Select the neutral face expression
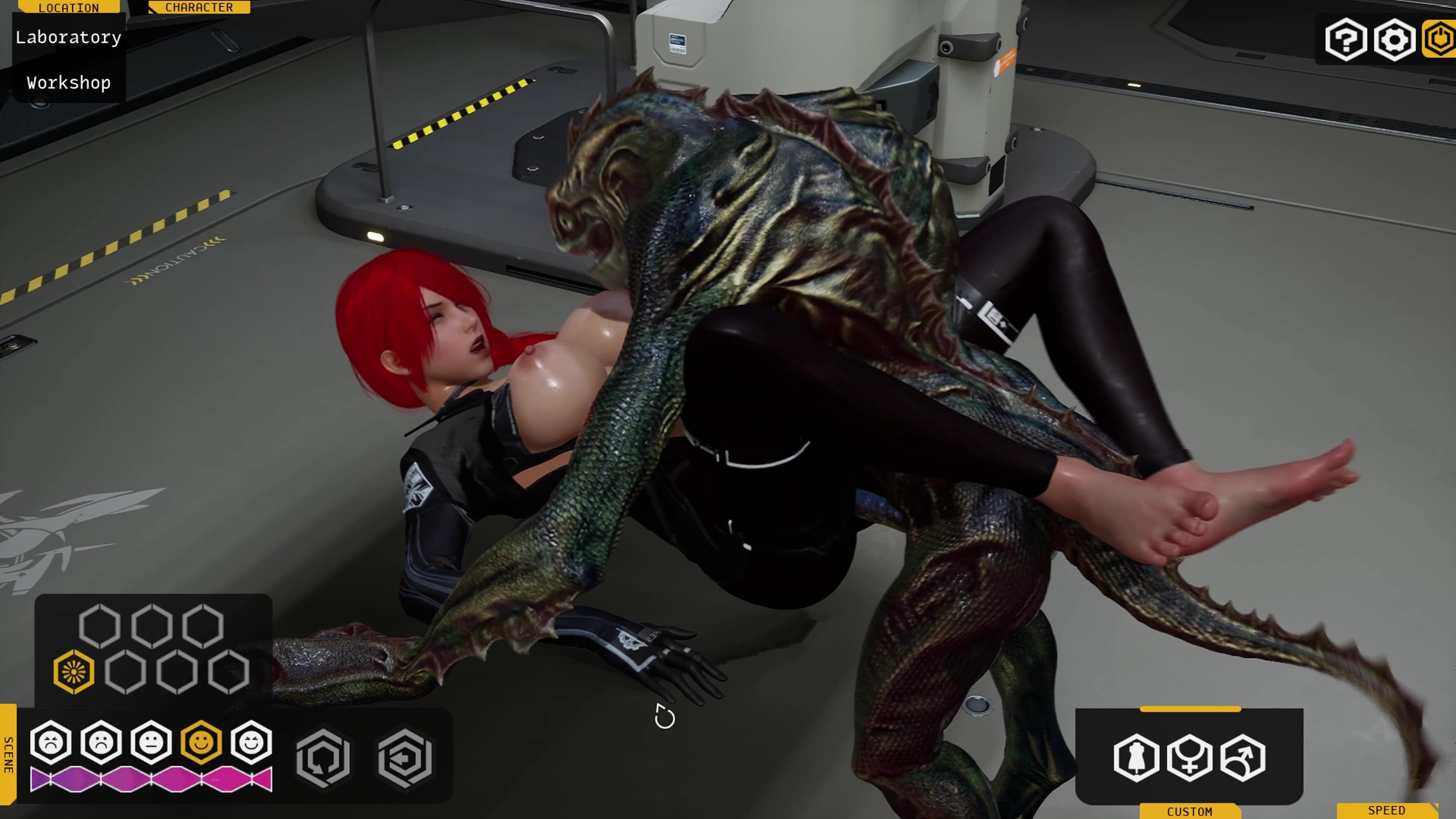This screenshot has width=1456, height=819. click(x=151, y=742)
